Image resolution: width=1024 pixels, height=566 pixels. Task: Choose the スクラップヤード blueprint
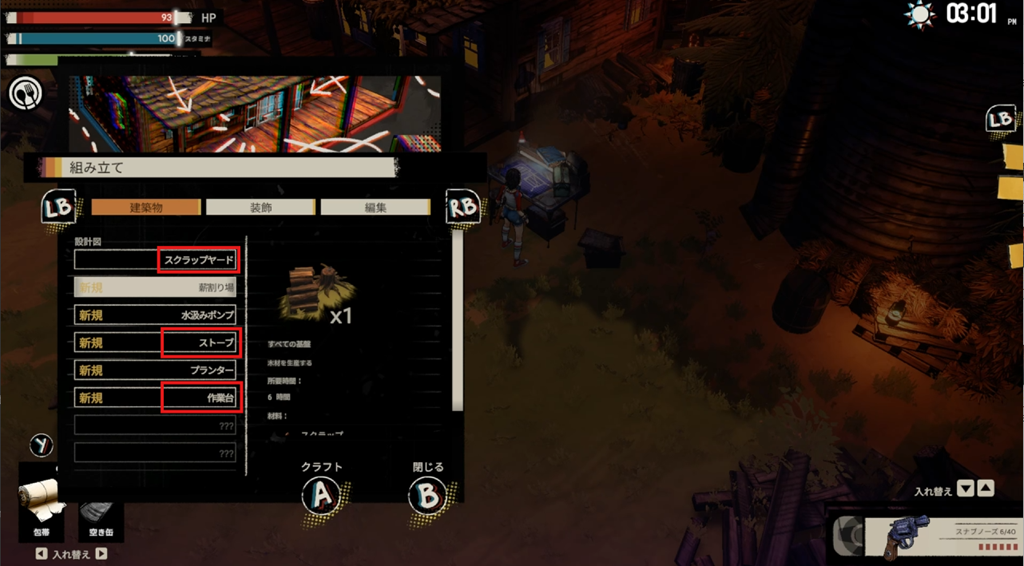tap(156, 260)
